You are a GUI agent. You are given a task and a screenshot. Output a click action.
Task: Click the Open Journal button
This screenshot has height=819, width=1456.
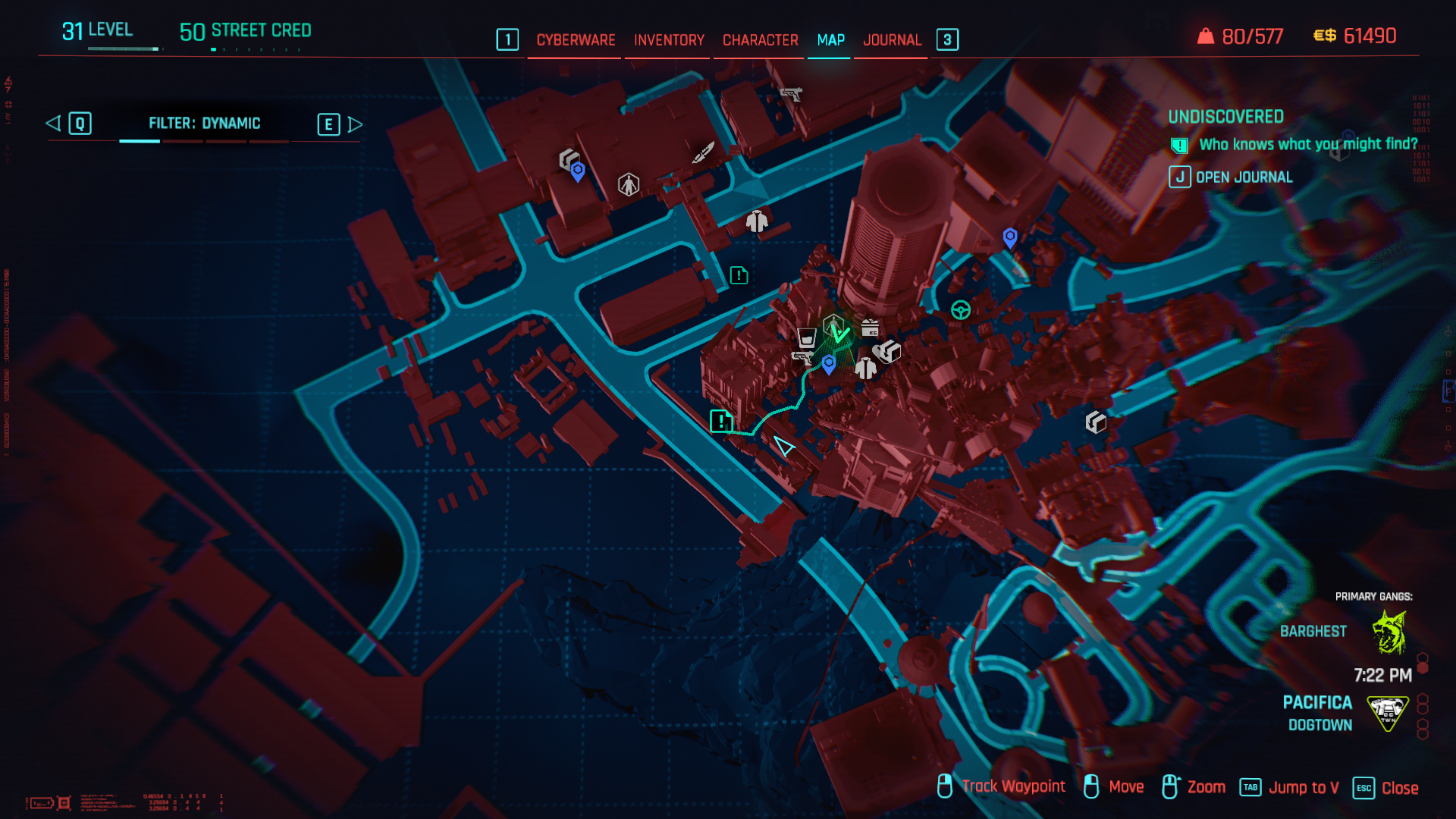pyautogui.click(x=1244, y=177)
